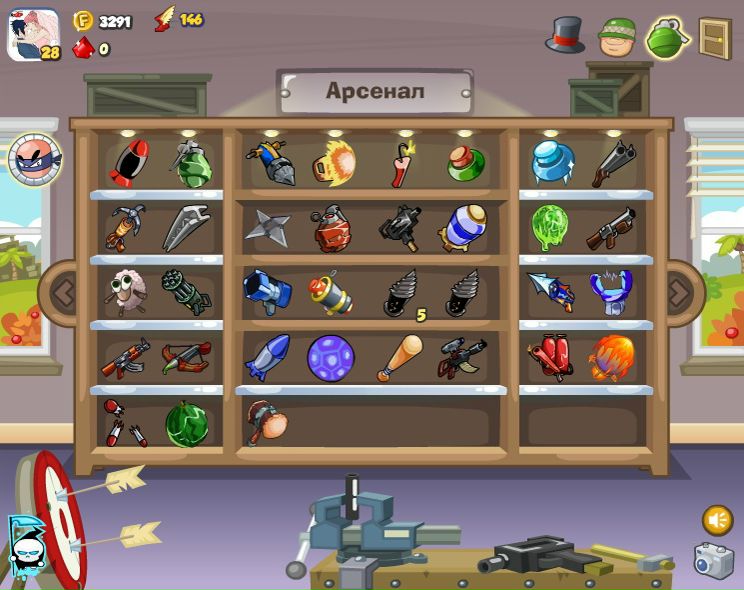
Task: Take a screenshot with the camera button
Action: pyautogui.click(x=714, y=561)
